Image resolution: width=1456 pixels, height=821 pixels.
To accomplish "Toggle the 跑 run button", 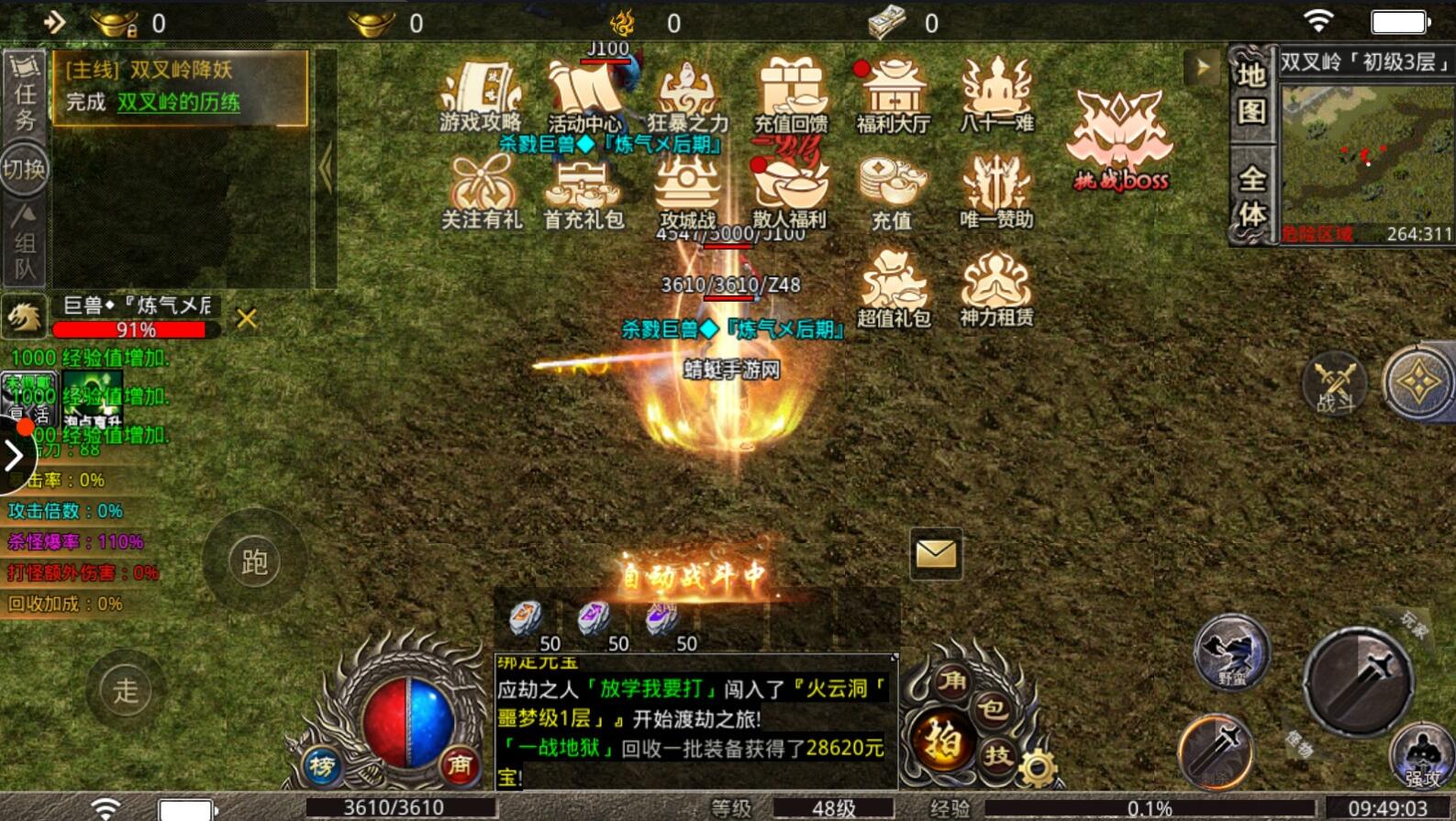I will 254,561.
